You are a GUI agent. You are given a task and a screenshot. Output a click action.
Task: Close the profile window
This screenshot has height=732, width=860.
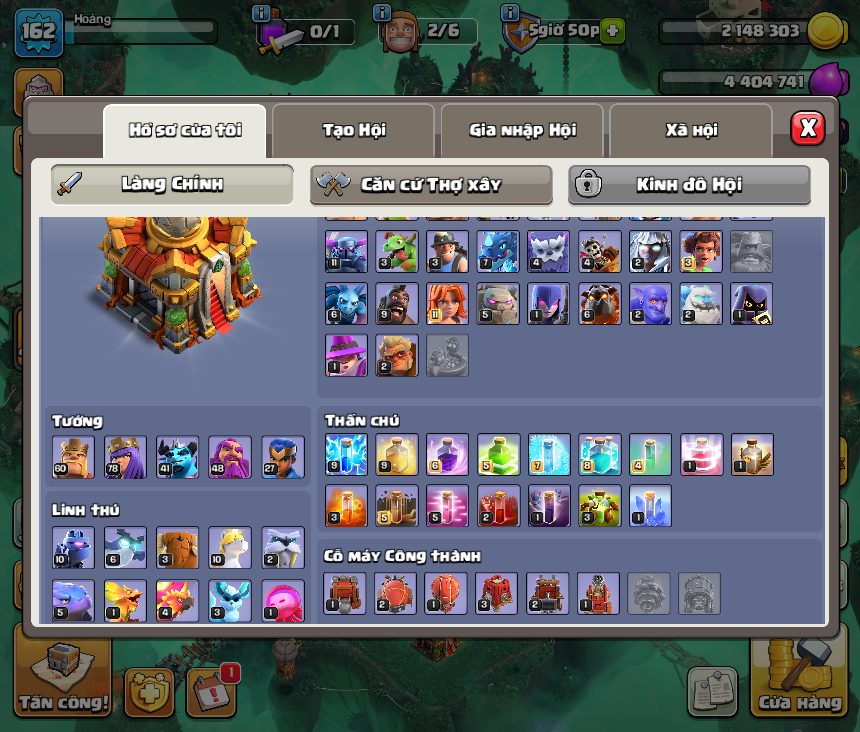click(x=807, y=128)
